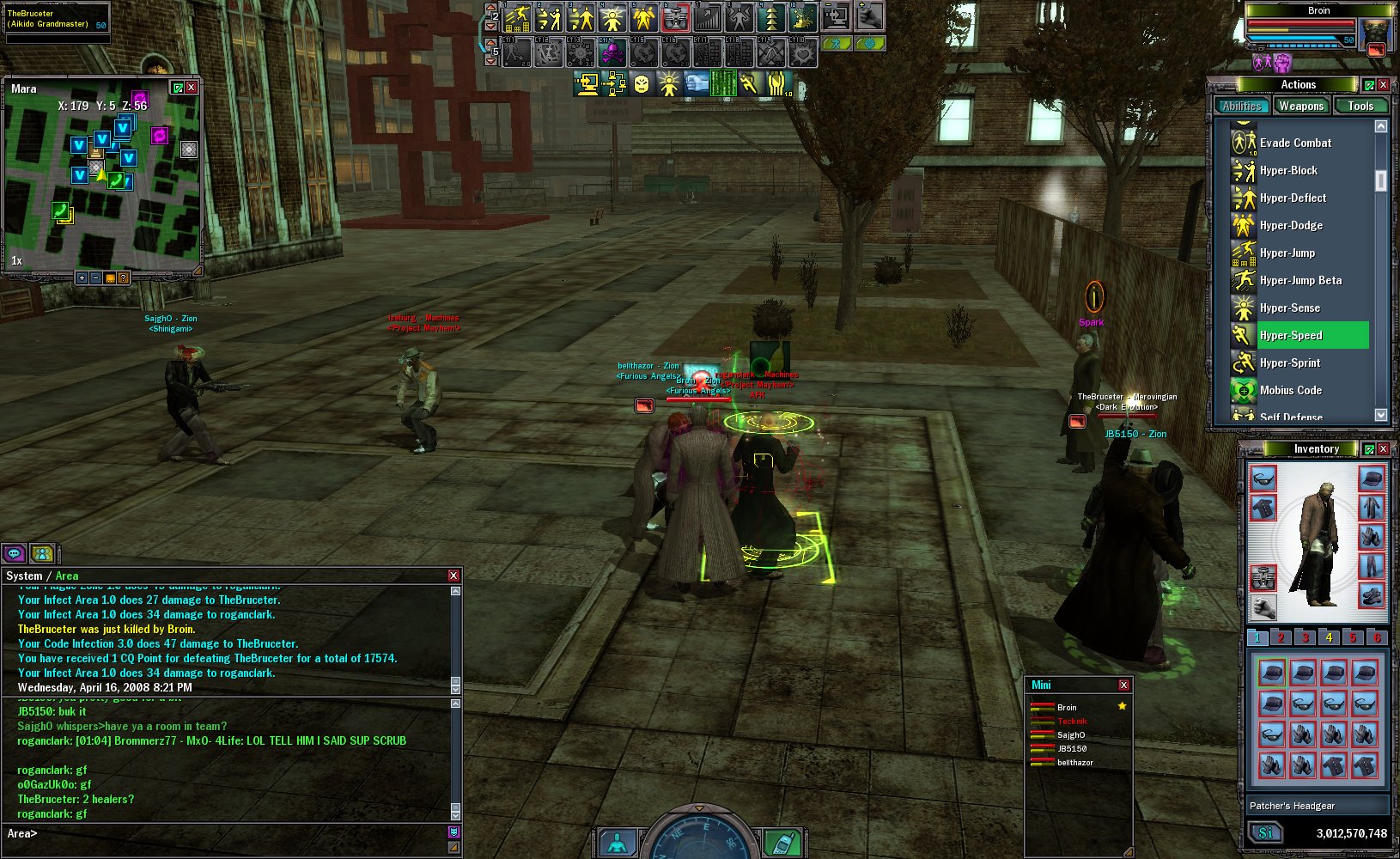Image resolution: width=1400 pixels, height=859 pixels.
Task: Use the Hyper-Block ability
Action: (1287, 170)
